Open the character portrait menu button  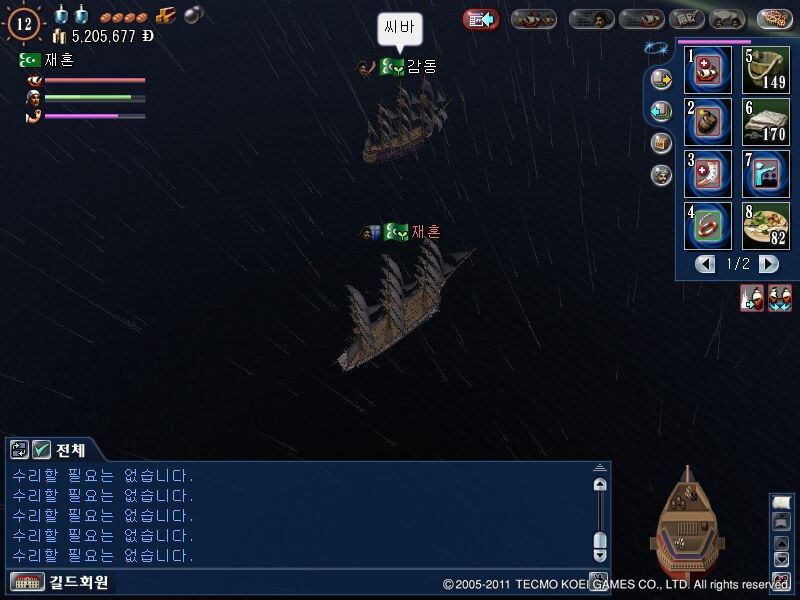coord(592,19)
